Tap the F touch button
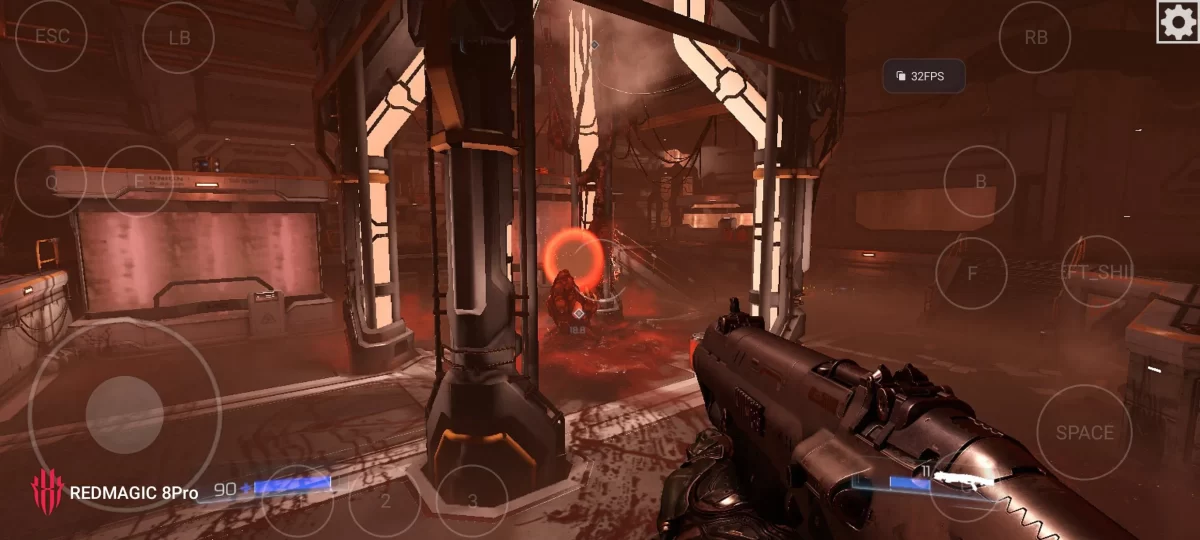The width and height of the screenshot is (1200, 540). [x=971, y=273]
